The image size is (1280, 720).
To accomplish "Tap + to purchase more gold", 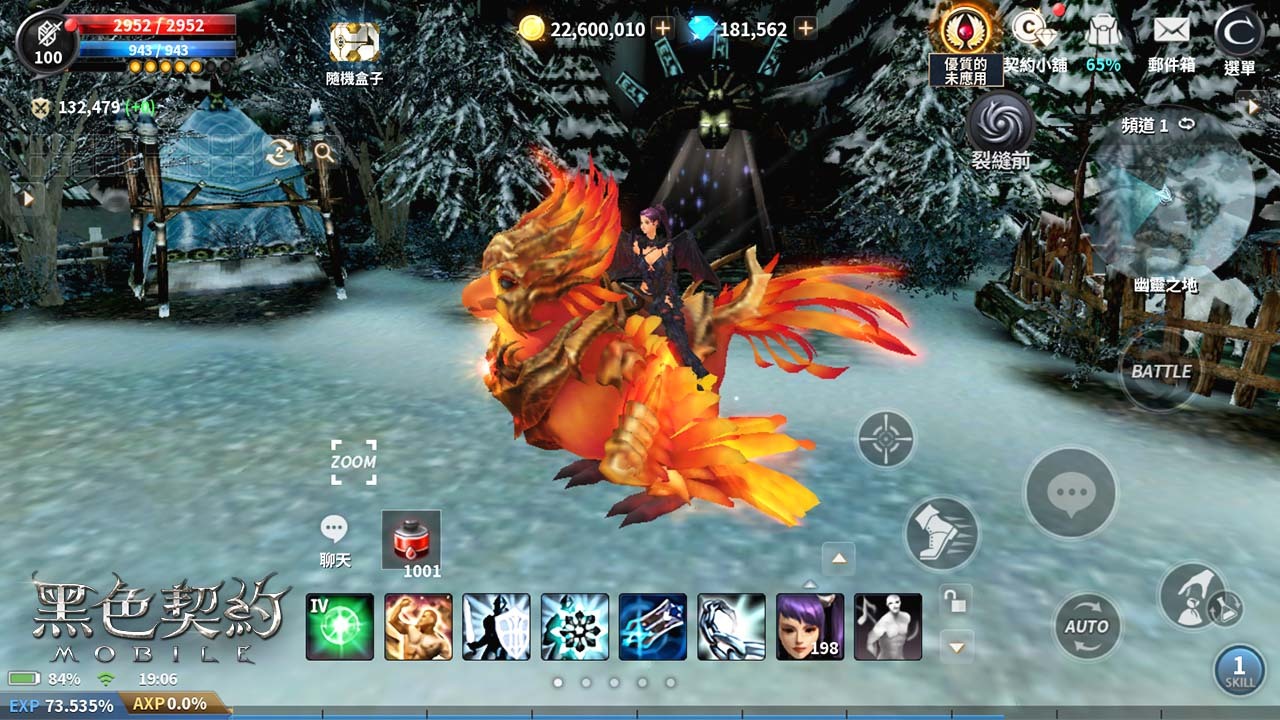I will pos(661,29).
